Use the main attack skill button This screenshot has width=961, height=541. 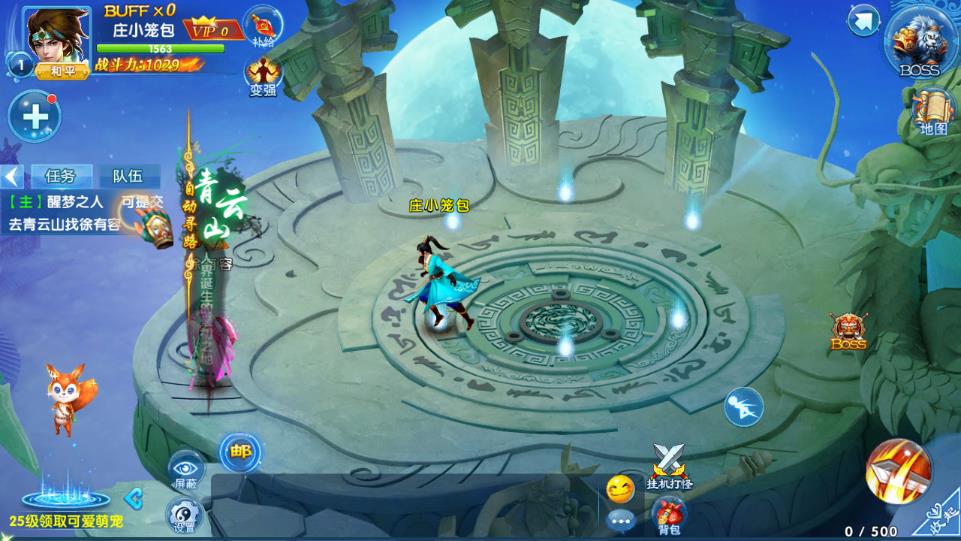click(897, 470)
